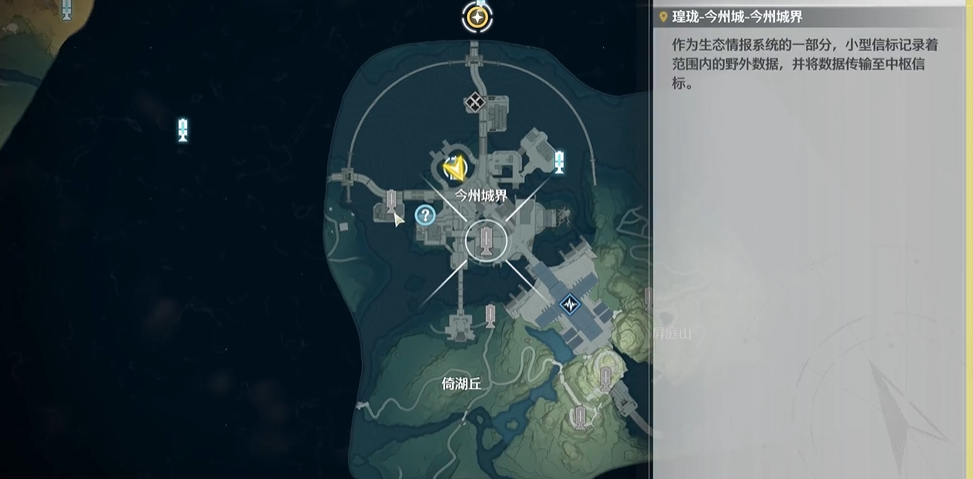The image size is (973, 479).
Task: Select the glowing blue beacon inside the city
Action: 558,161
